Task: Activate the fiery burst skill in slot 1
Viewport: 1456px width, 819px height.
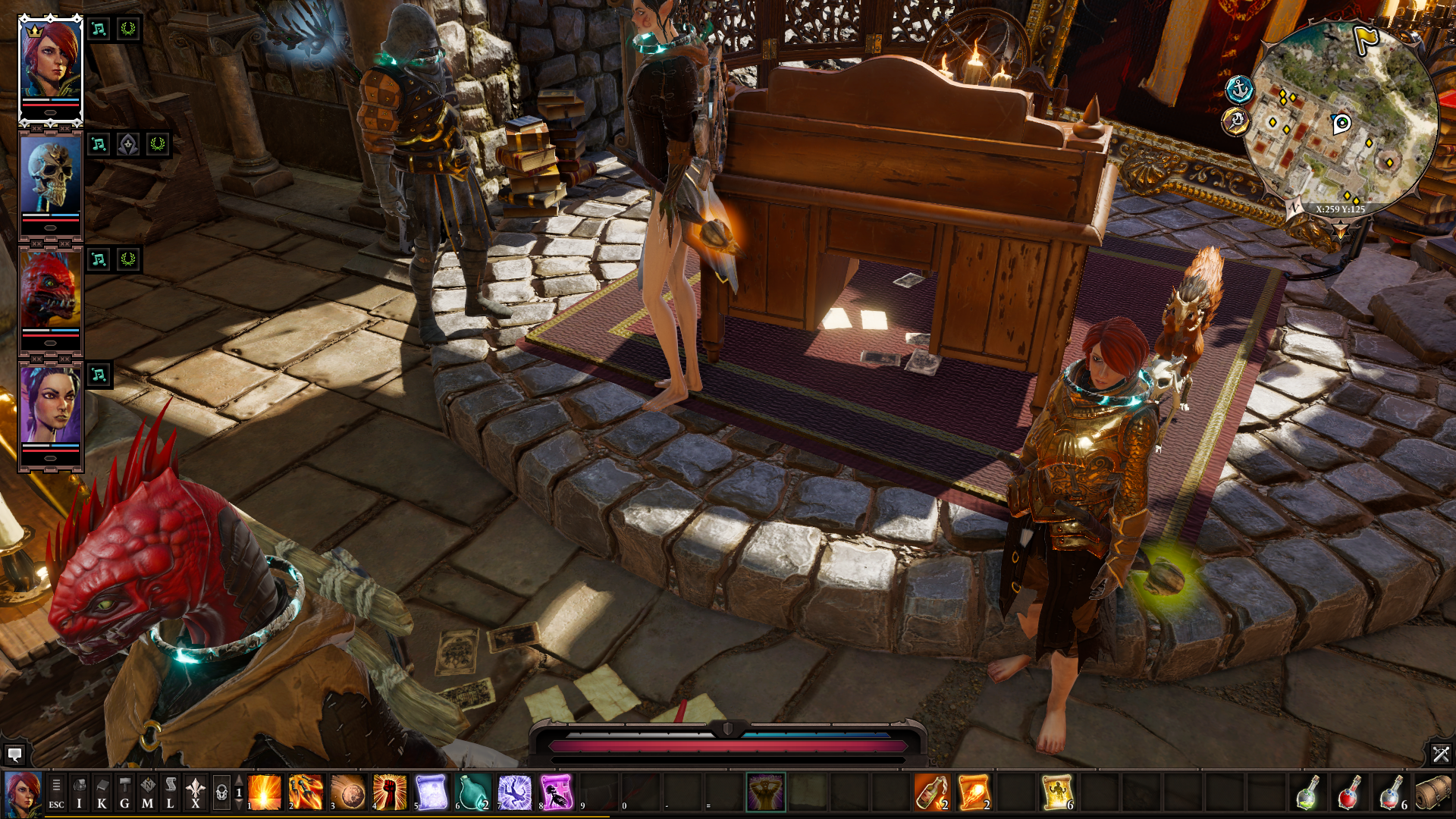Action: [x=265, y=793]
